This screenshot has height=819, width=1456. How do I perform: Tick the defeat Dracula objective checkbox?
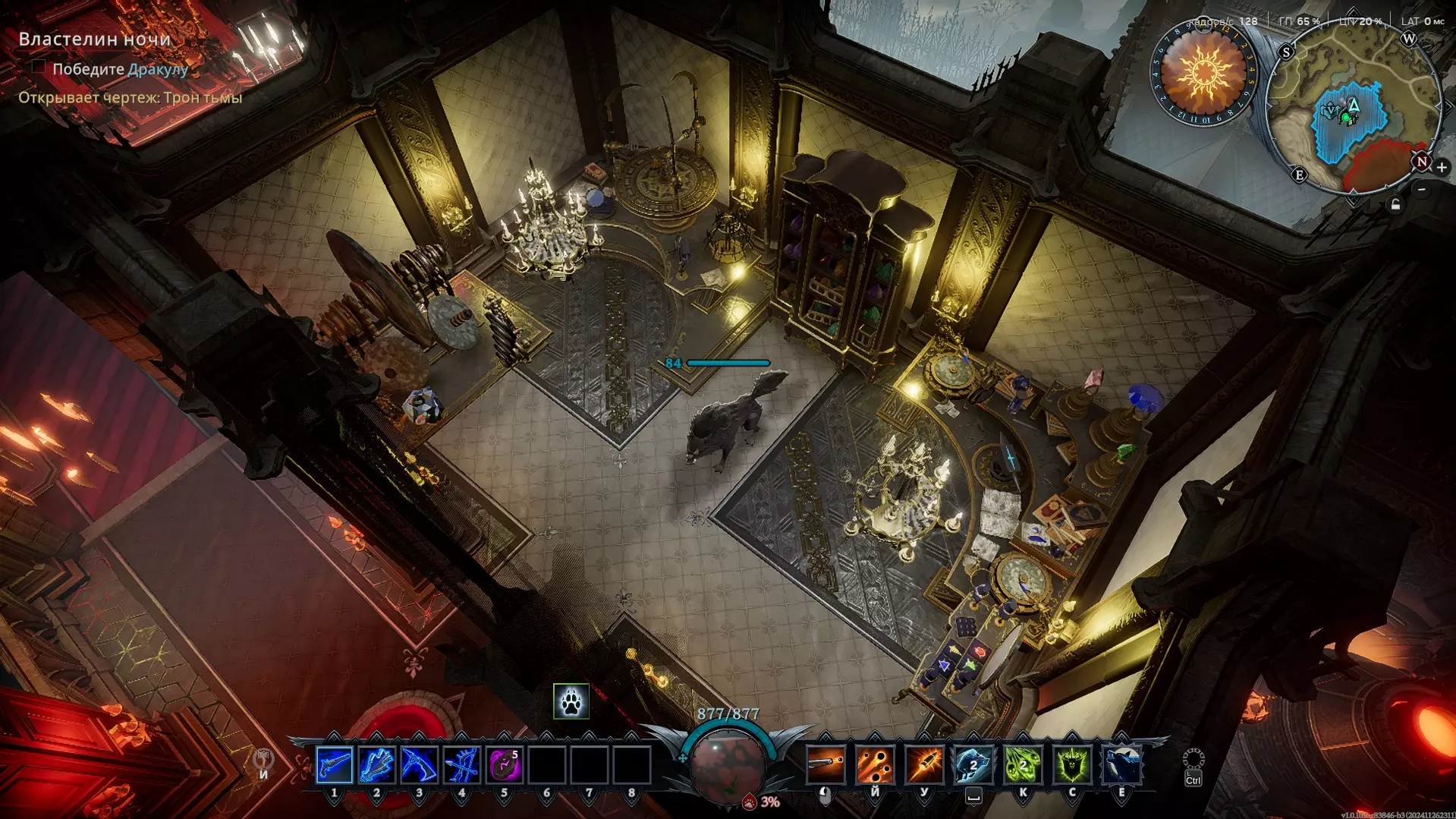tap(38, 68)
